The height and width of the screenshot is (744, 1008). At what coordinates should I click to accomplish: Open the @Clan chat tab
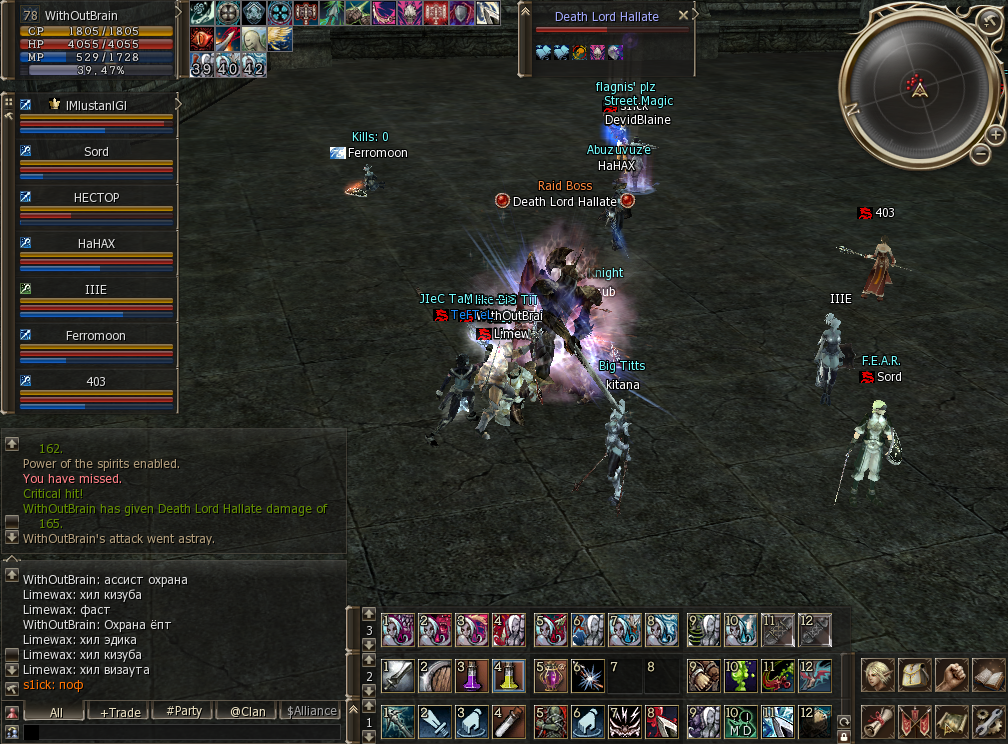pyautogui.click(x=247, y=712)
